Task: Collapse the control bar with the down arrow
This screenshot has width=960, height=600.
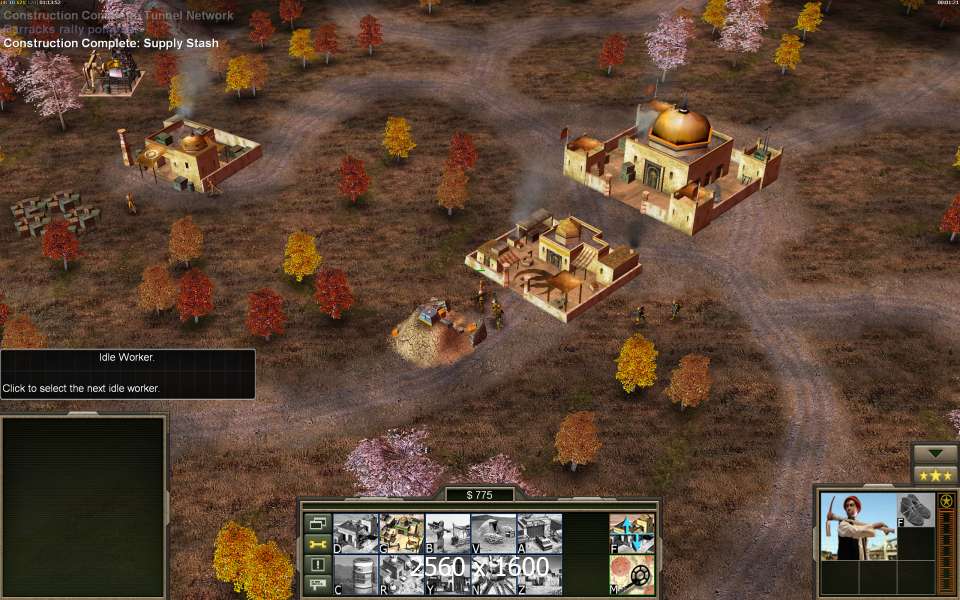Action: click(935, 453)
